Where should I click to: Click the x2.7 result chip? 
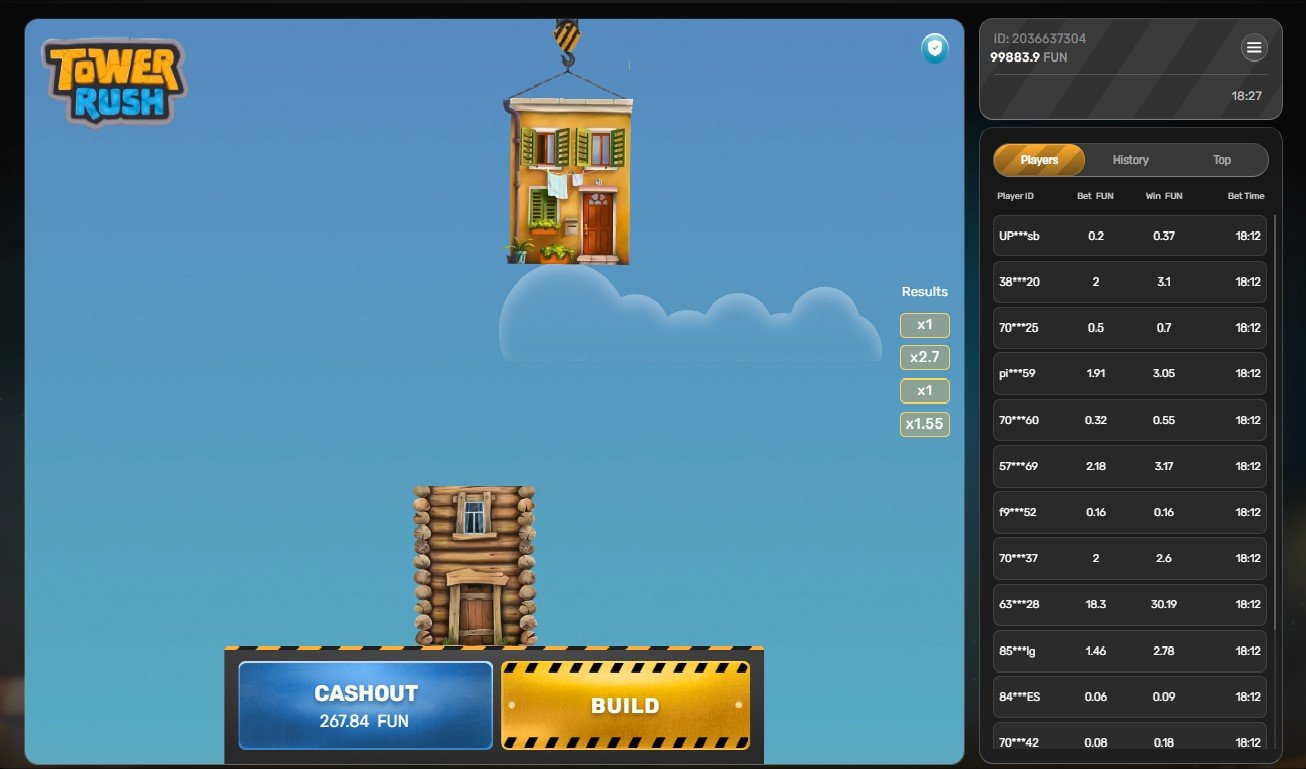coord(924,357)
